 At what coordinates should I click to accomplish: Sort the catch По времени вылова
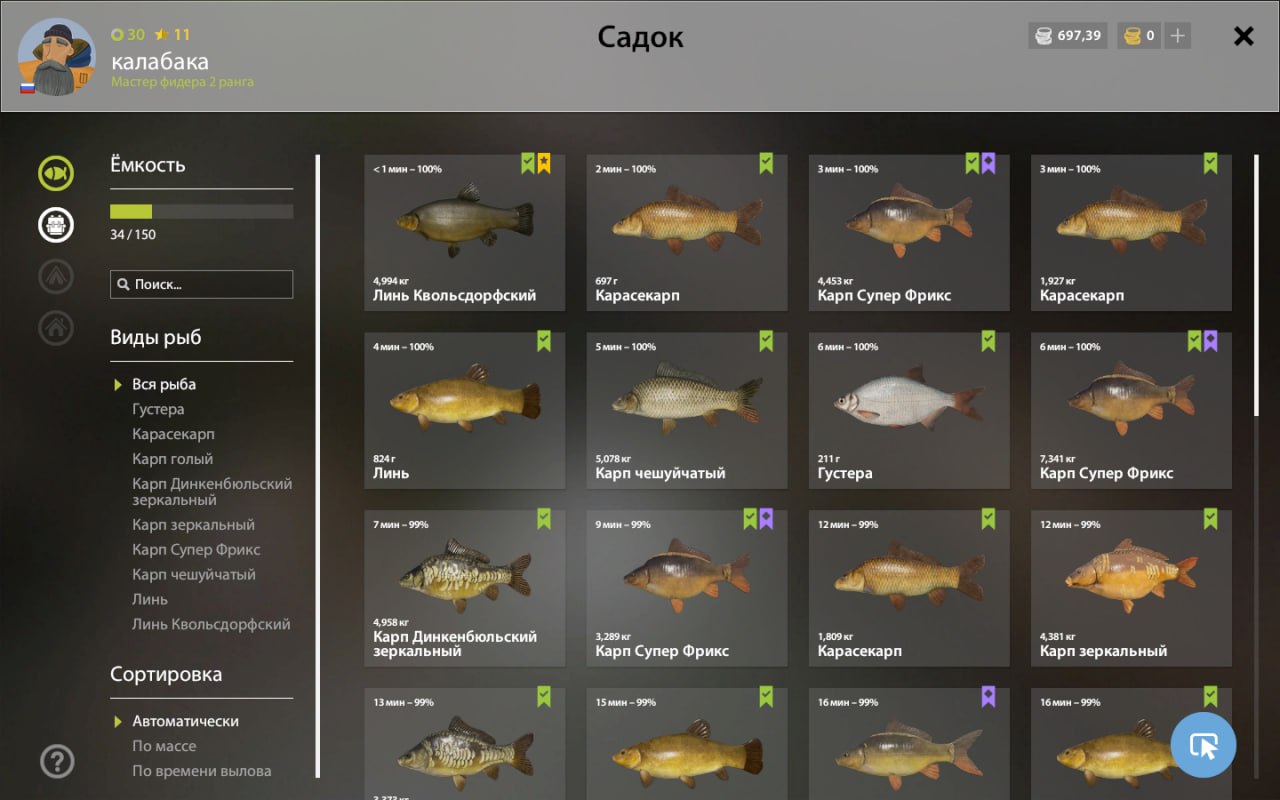tap(201, 771)
